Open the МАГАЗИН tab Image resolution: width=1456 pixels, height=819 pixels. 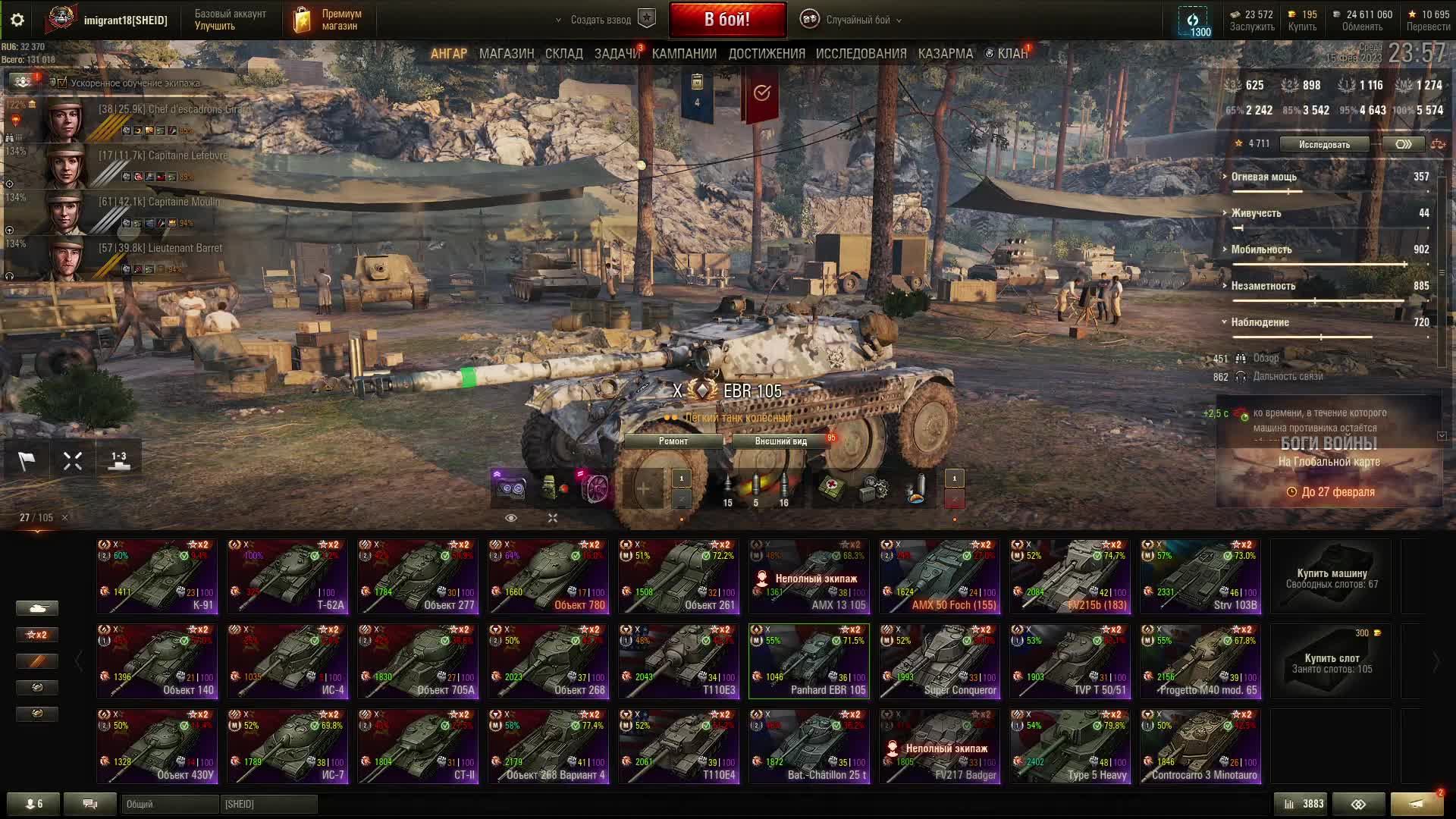click(506, 54)
